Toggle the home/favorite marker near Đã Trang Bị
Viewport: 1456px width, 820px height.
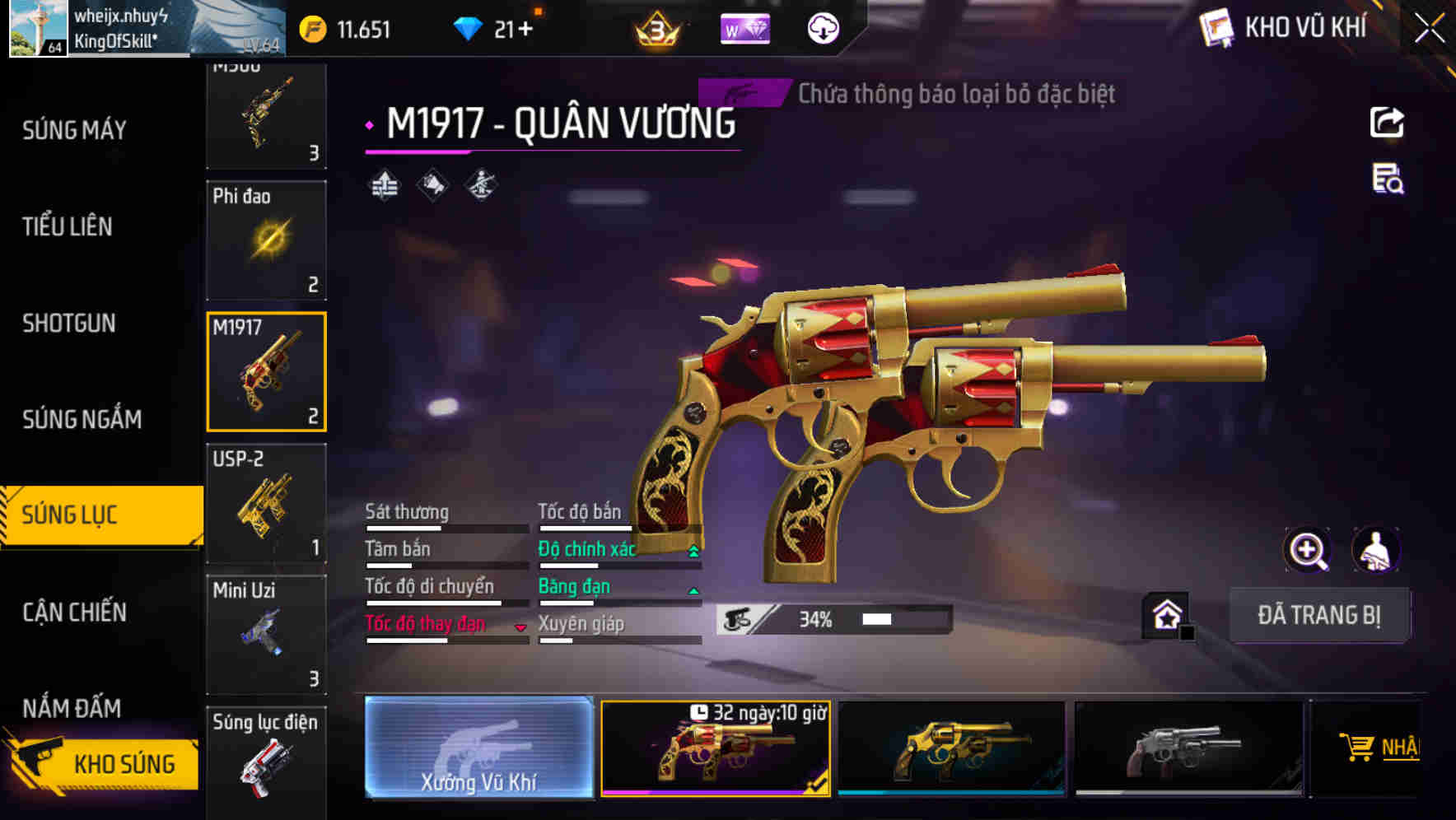click(1165, 615)
